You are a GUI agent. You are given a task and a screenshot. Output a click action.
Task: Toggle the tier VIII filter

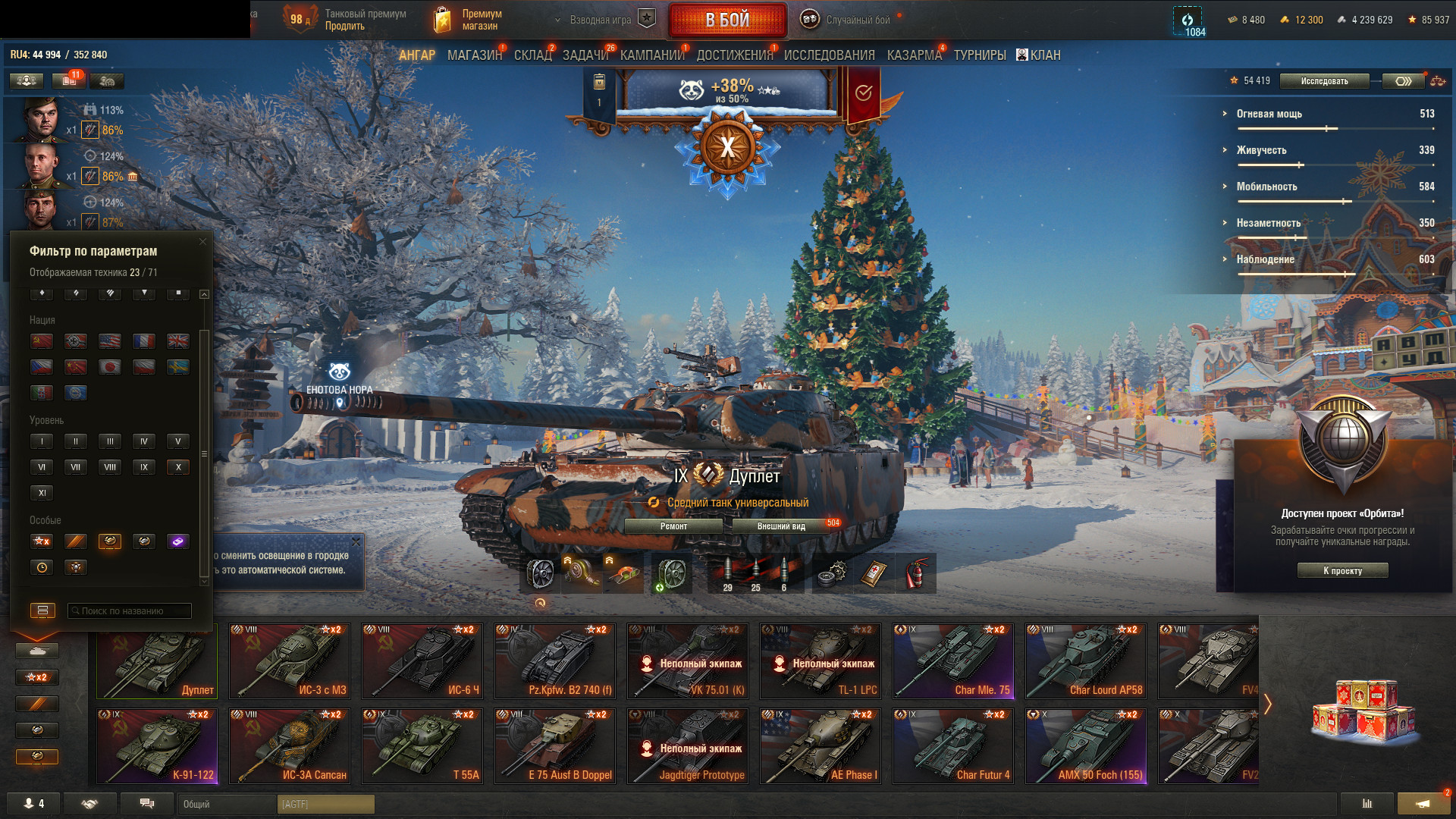pyautogui.click(x=110, y=467)
